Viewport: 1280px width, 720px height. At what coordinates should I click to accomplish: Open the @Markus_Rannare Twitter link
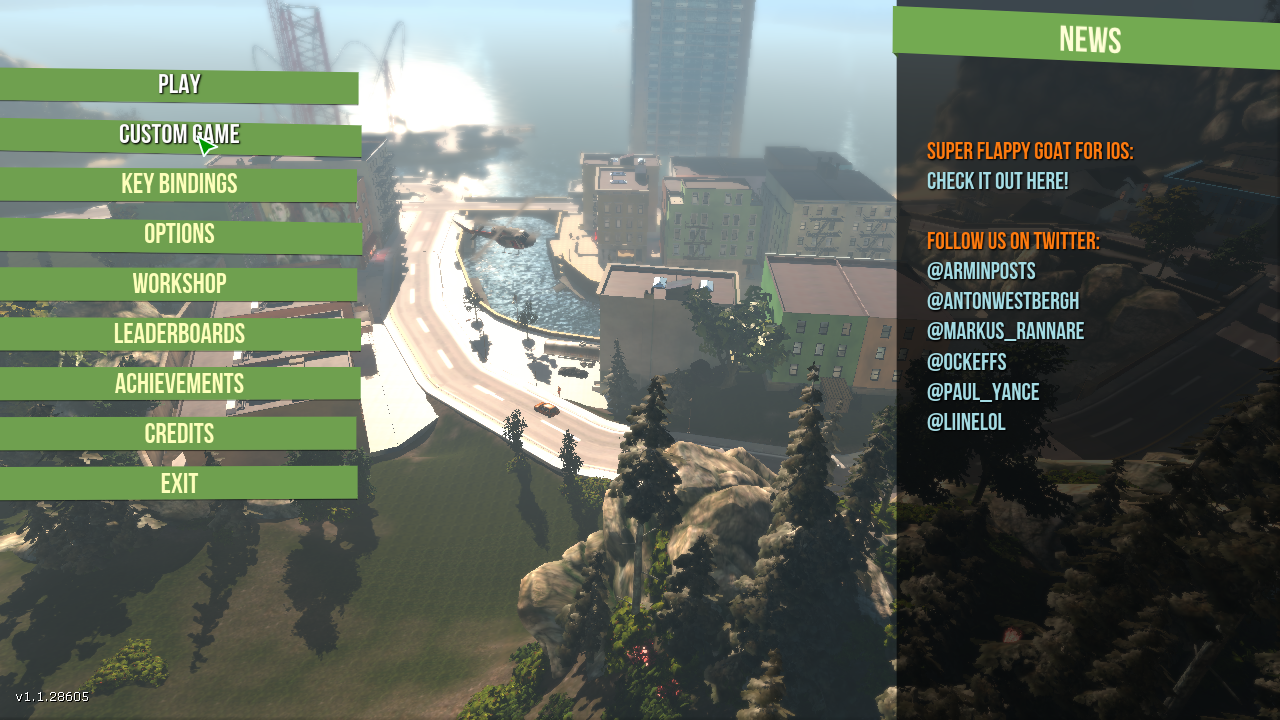1005,332
